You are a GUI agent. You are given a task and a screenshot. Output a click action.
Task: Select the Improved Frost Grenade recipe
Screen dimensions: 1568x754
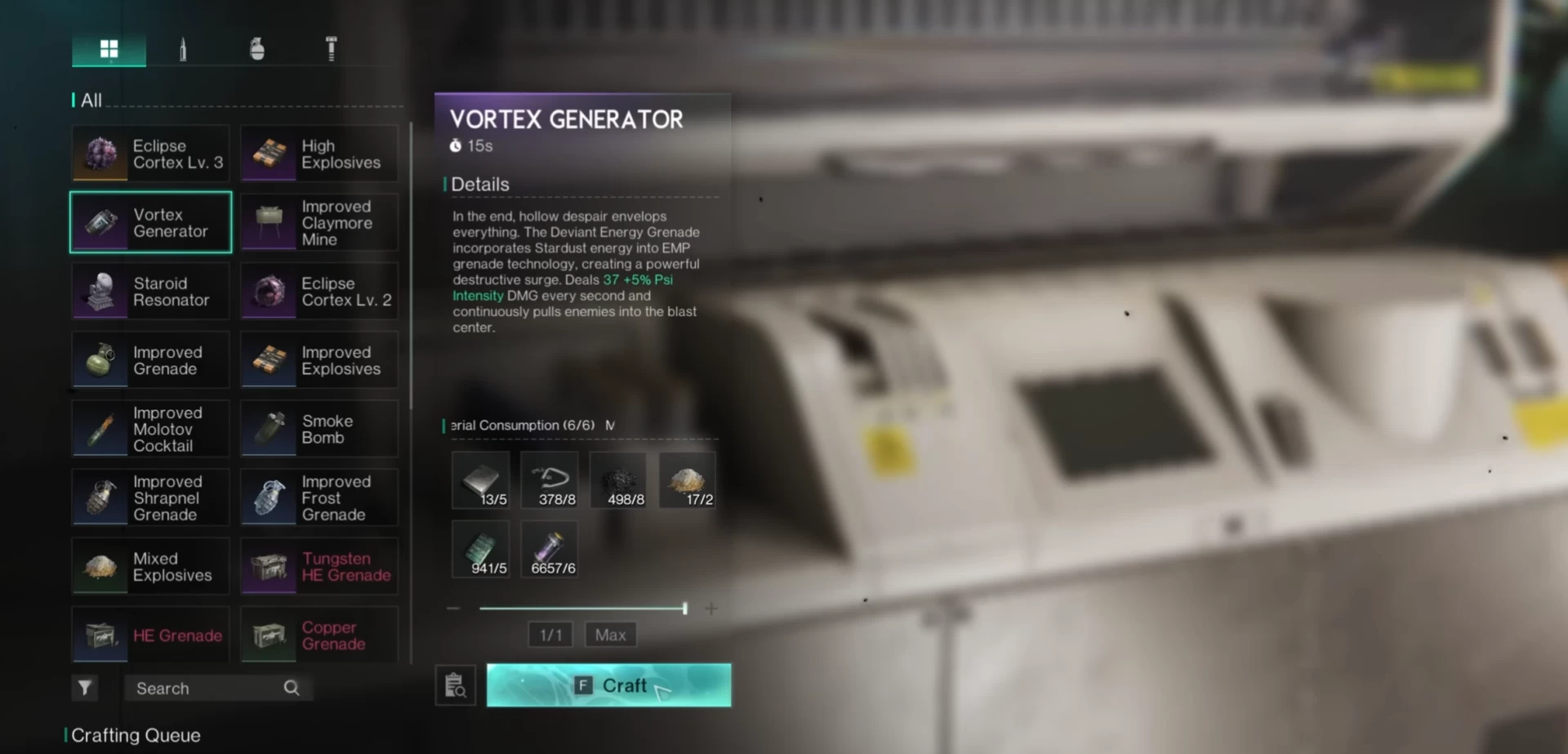tap(319, 498)
